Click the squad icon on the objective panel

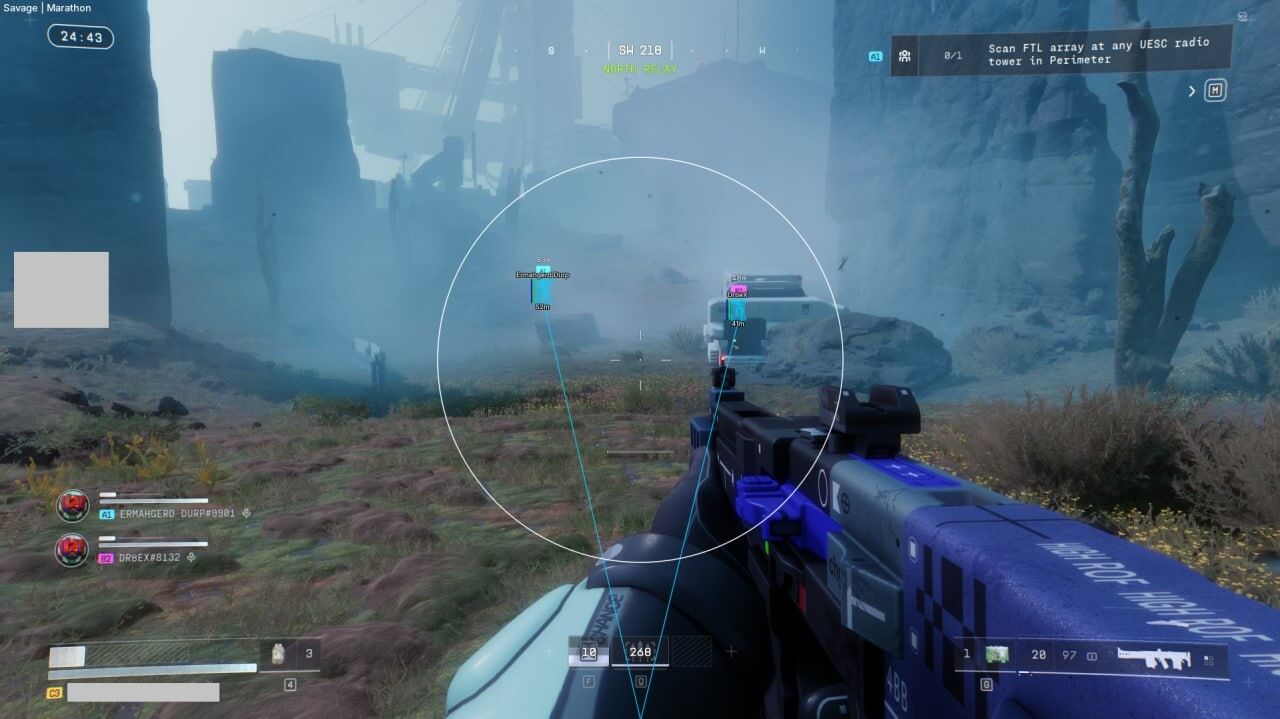pos(904,56)
